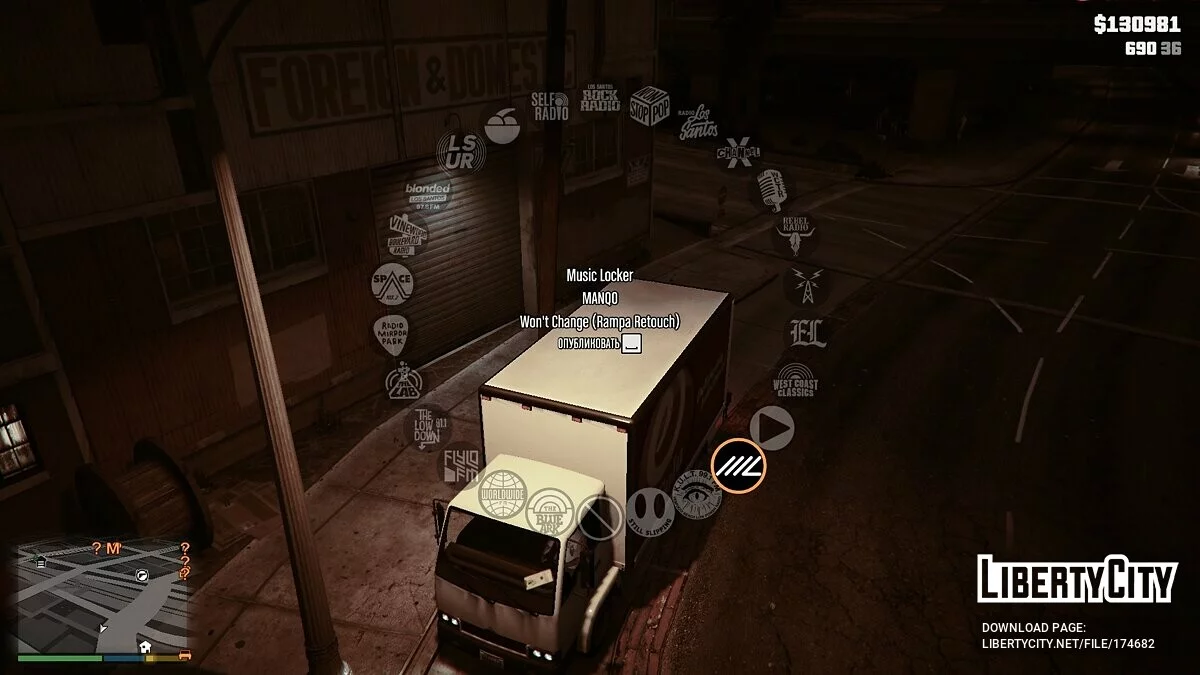The image size is (1200, 675).
Task: Switch to FlyLo FM station
Action: tap(462, 464)
